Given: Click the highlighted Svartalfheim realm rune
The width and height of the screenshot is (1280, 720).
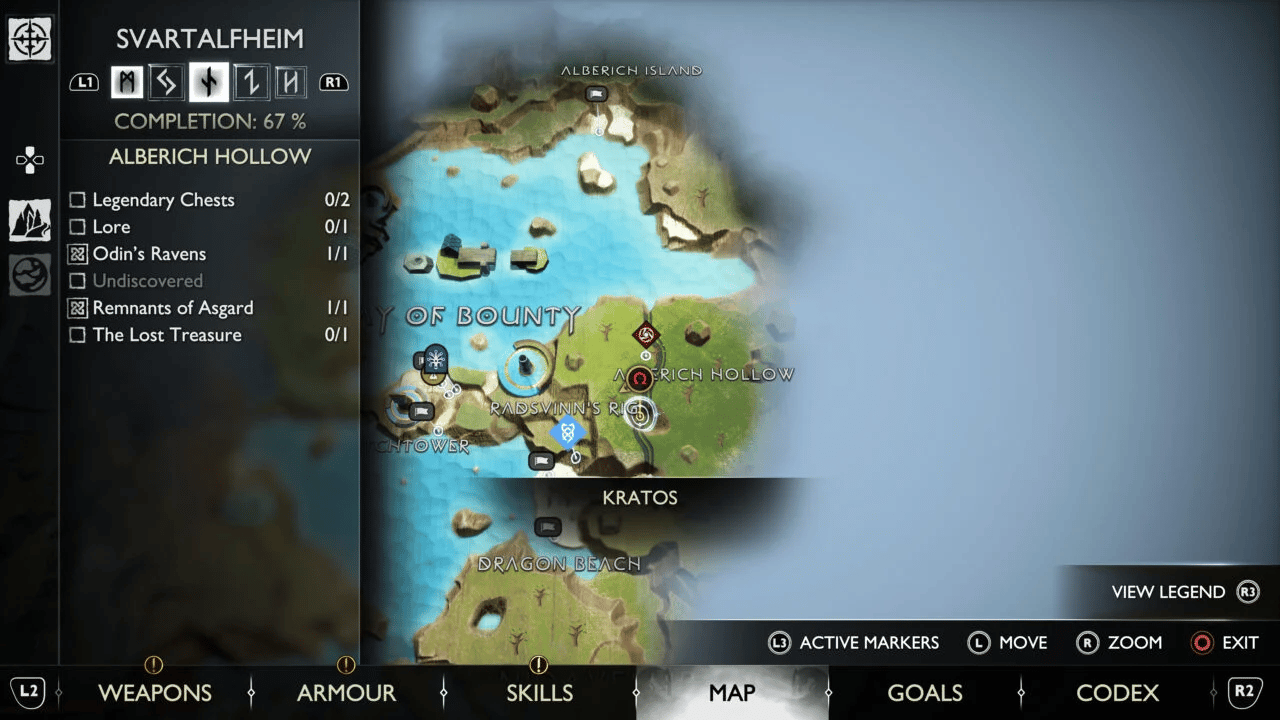Looking at the screenshot, I should click(x=209, y=82).
